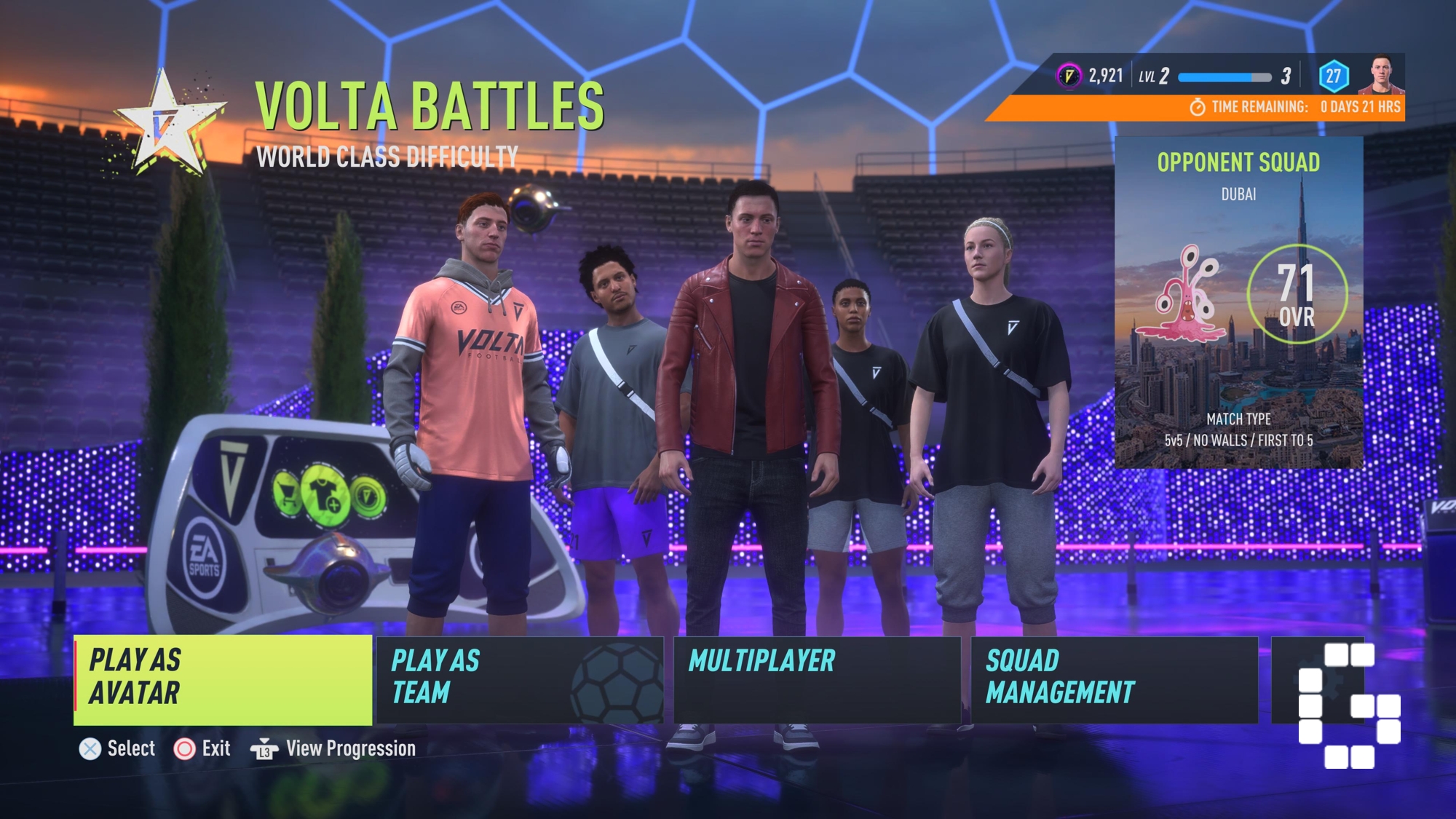This screenshot has height=819, width=1456.
Task: Click the player avatar portrait
Action: click(x=1380, y=74)
